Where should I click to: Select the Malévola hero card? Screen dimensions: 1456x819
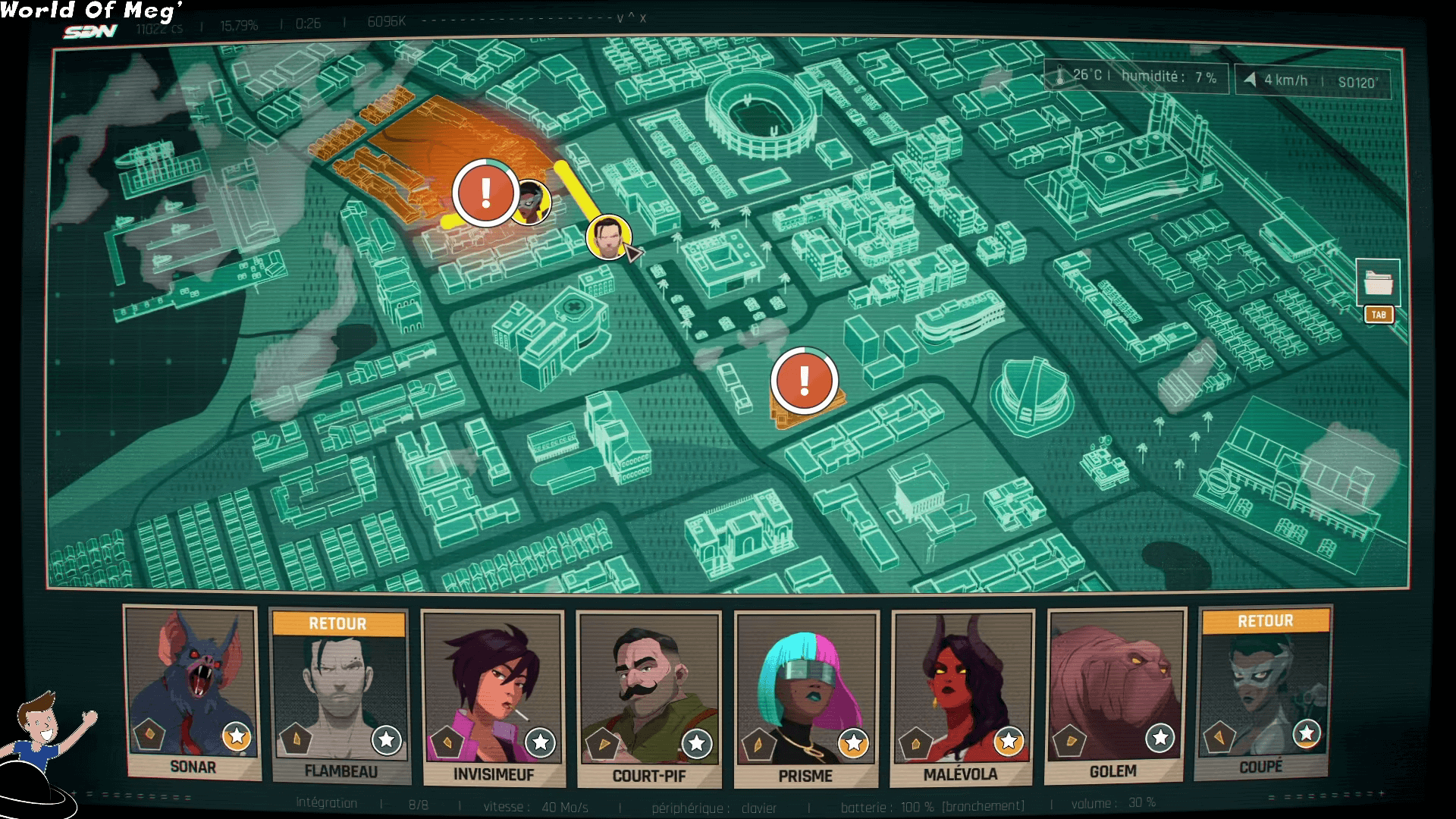point(962,698)
